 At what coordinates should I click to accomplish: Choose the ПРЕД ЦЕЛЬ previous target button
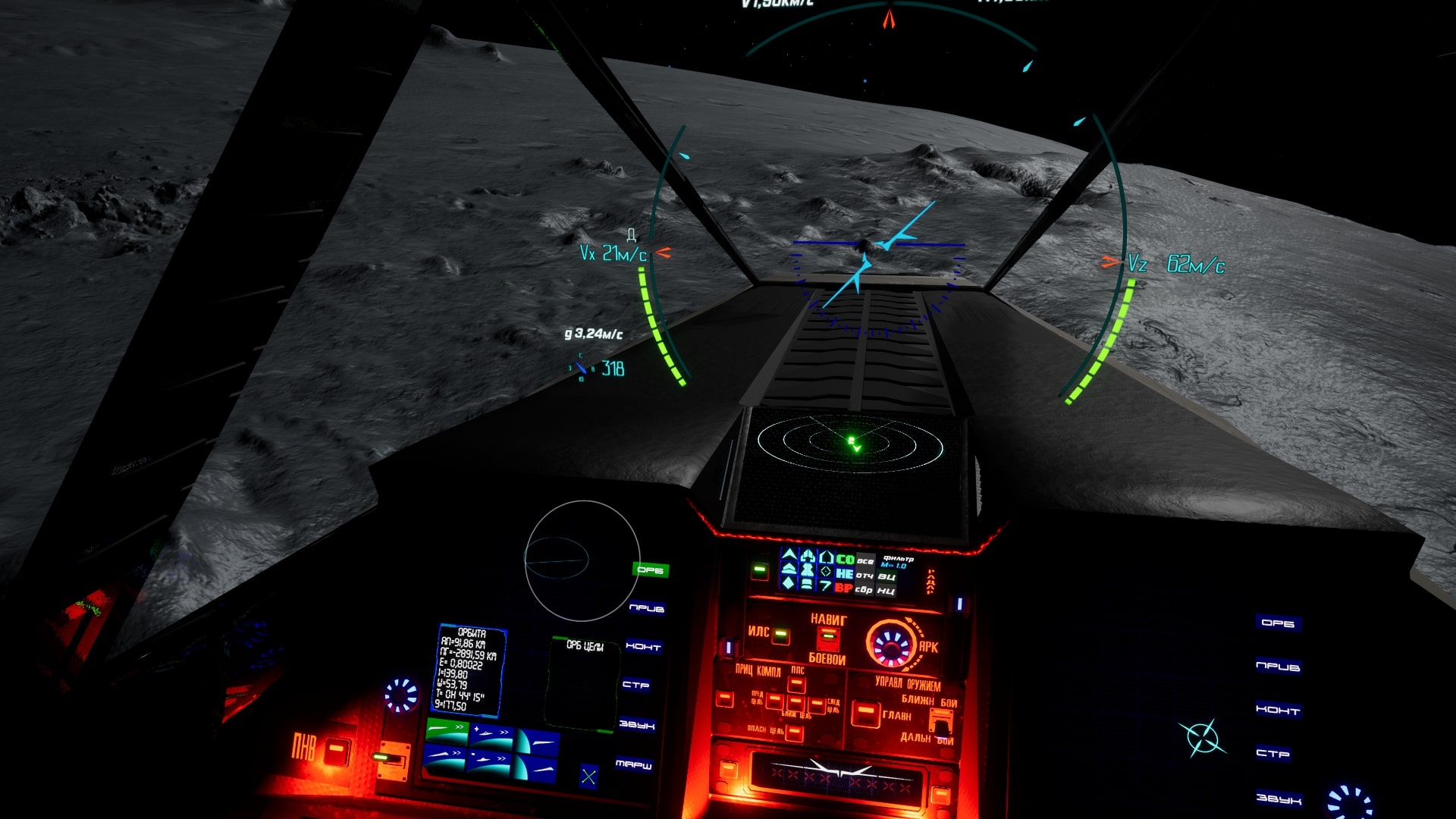[x=774, y=701]
